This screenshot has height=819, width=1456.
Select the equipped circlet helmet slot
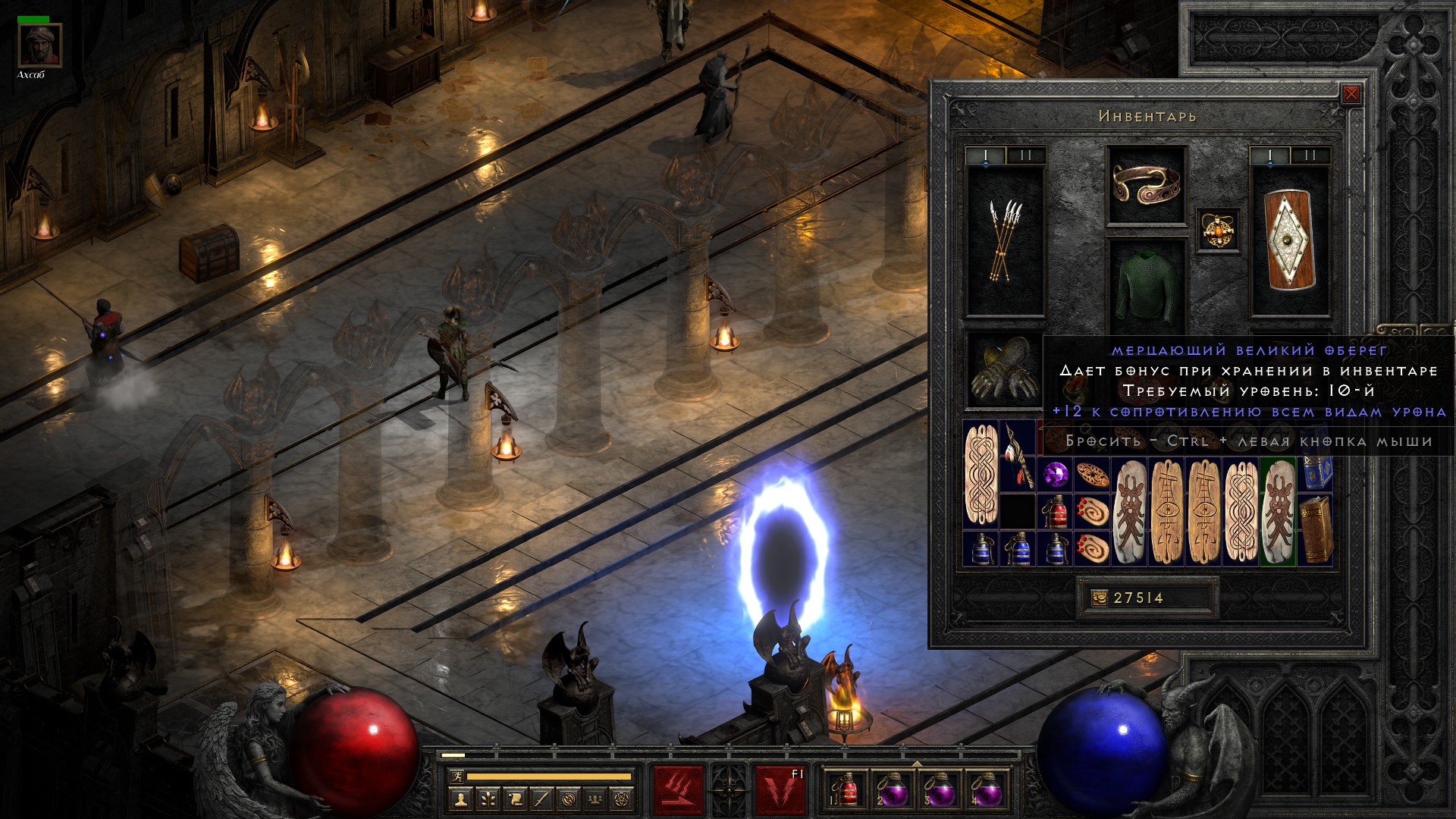(x=1146, y=184)
